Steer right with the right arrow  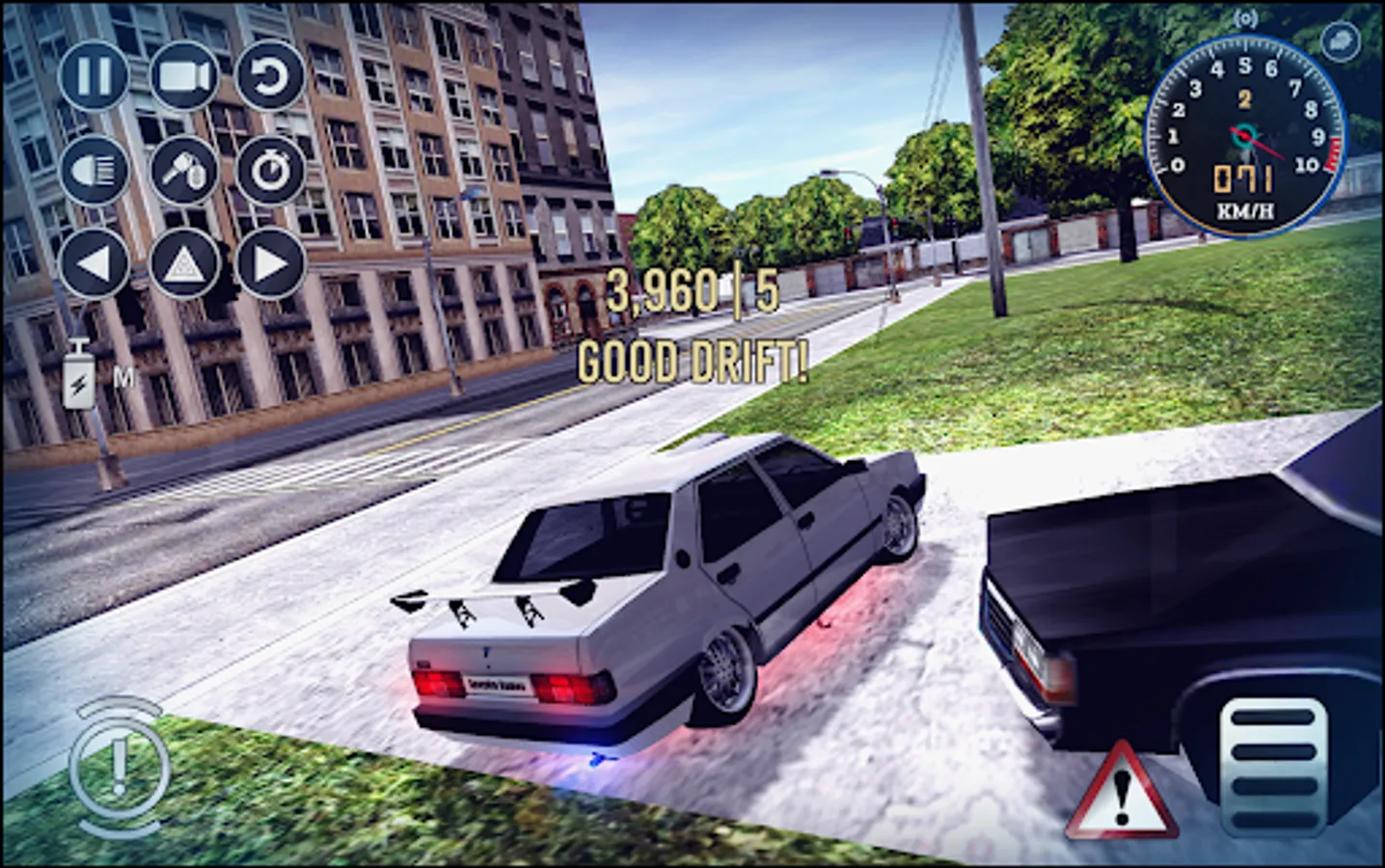(x=271, y=262)
